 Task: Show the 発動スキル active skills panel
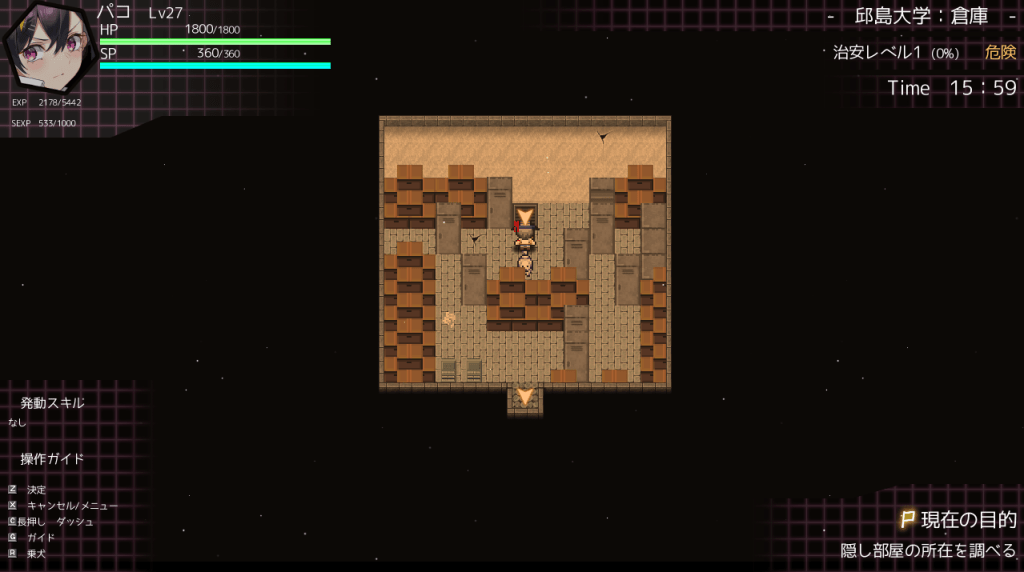point(52,403)
